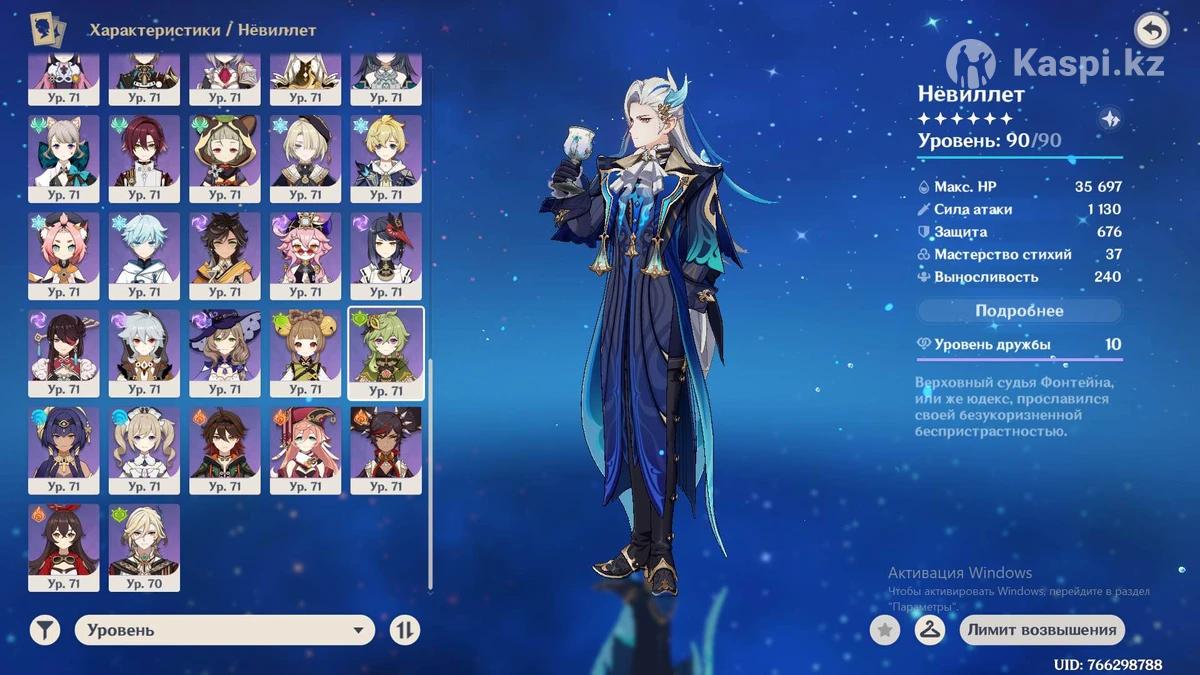Close the character screen with the back arrow
The height and width of the screenshot is (675, 1200).
point(1152,31)
